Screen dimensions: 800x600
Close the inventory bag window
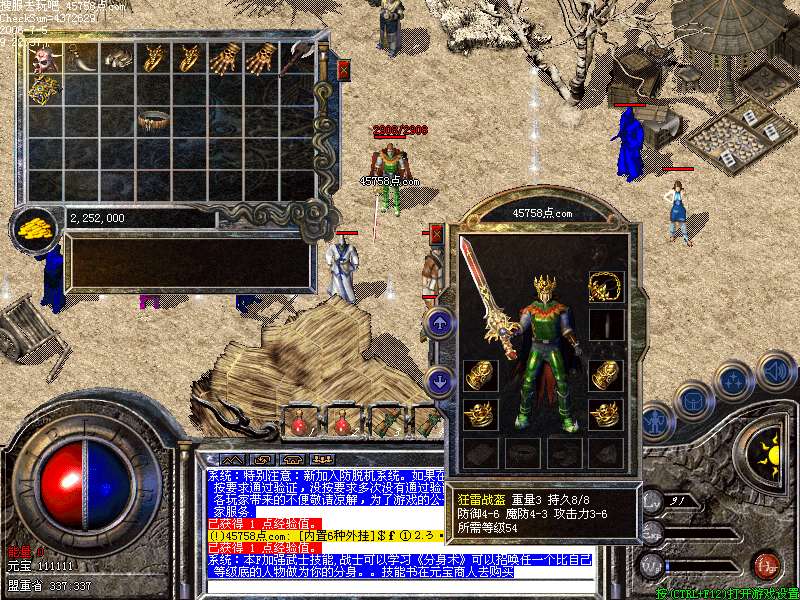click(x=344, y=70)
